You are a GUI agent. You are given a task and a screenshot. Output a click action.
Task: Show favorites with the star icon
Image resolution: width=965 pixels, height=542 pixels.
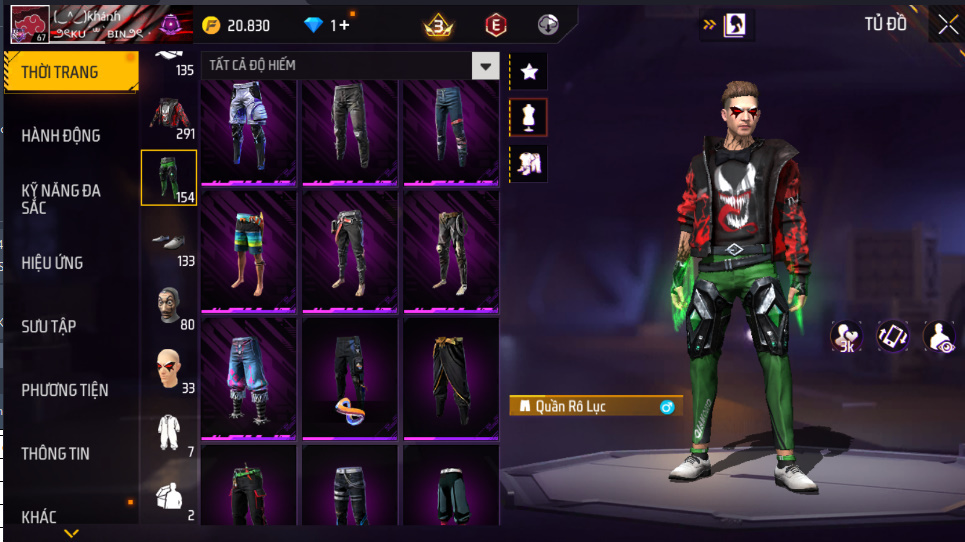(529, 71)
